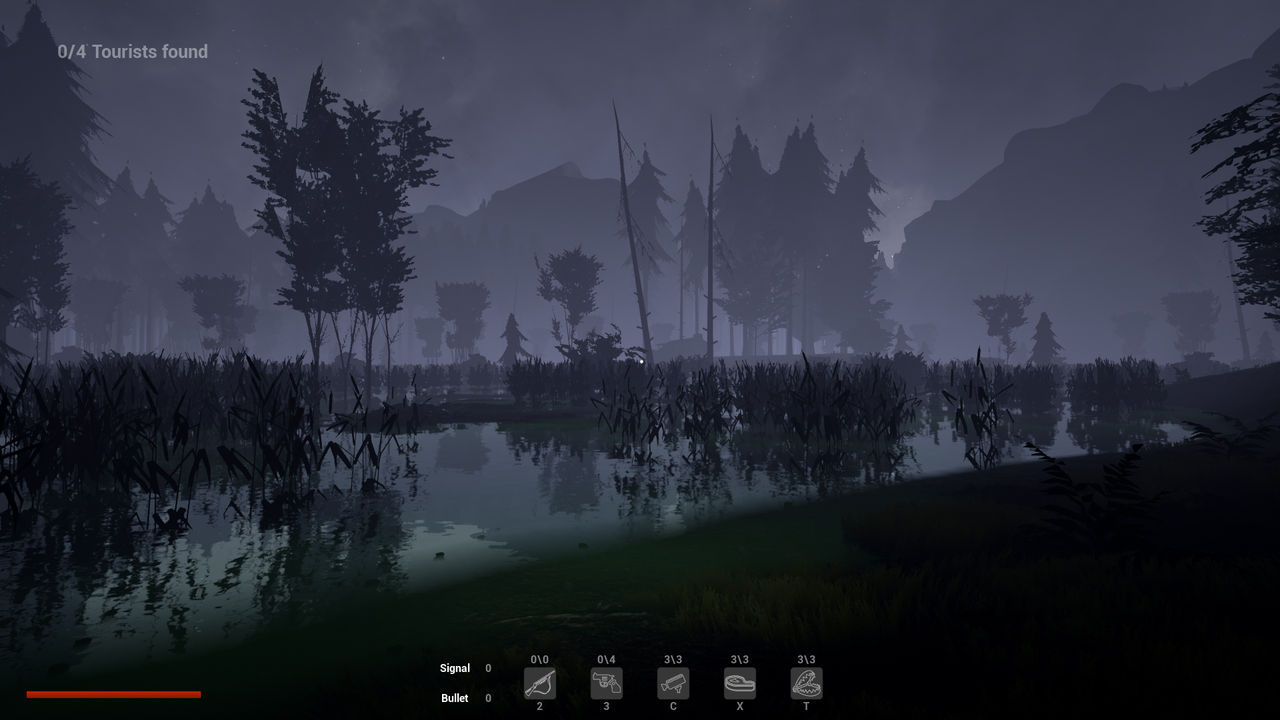This screenshot has width=1280, height=720.
Task: Select the camera slot tab labeled C
Action: (x=672, y=705)
